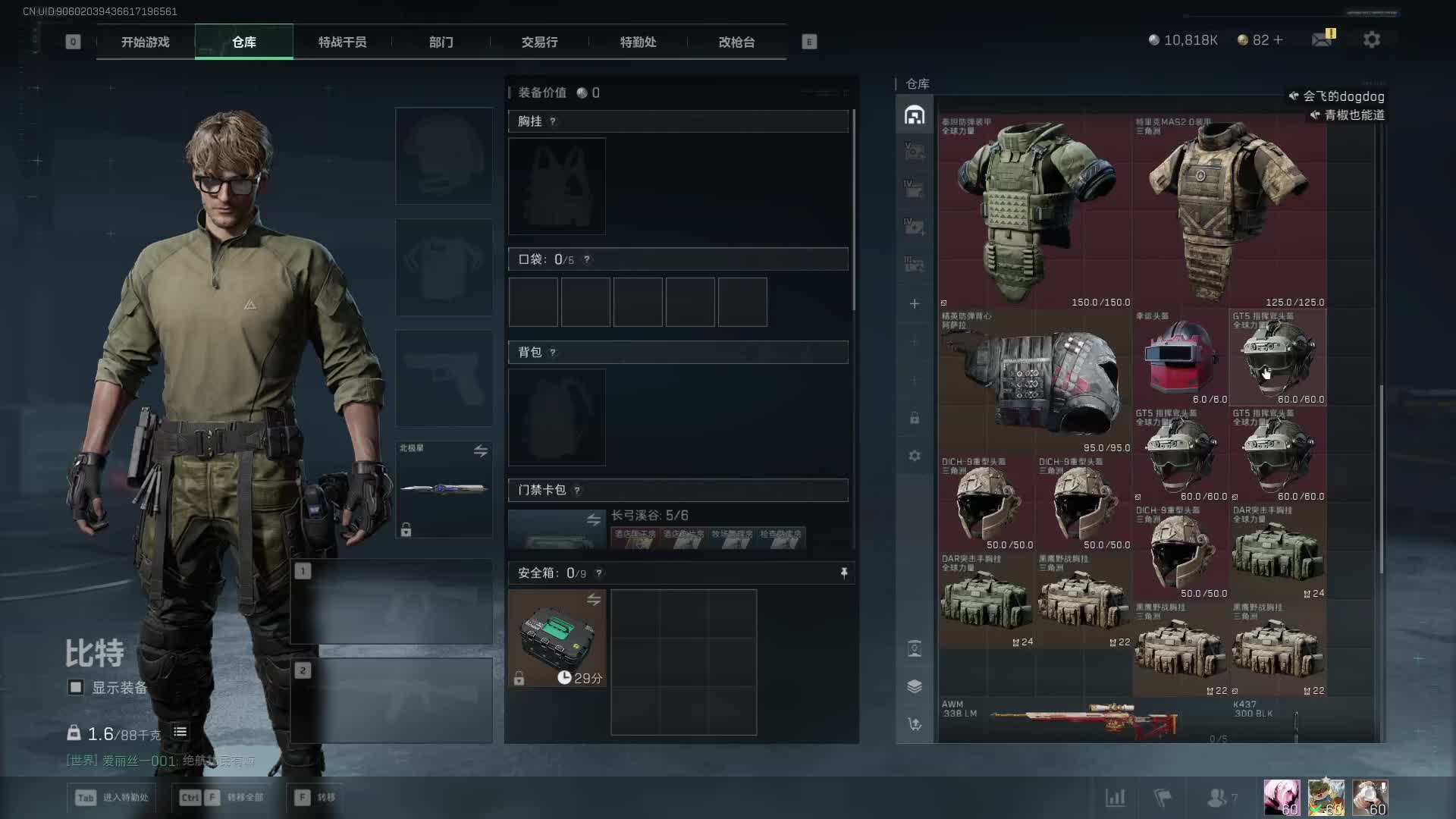Select the 部门 tab
The height and width of the screenshot is (819, 1456).
click(441, 42)
